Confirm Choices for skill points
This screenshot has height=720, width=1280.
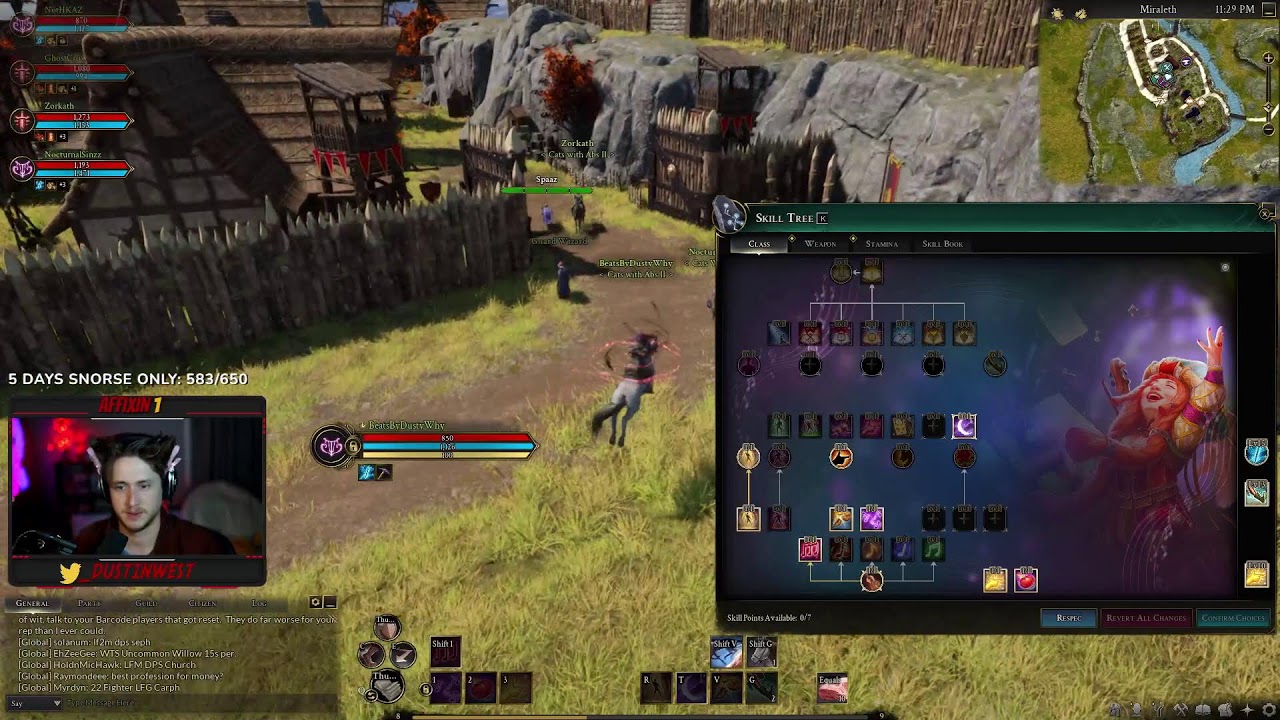coord(1232,618)
